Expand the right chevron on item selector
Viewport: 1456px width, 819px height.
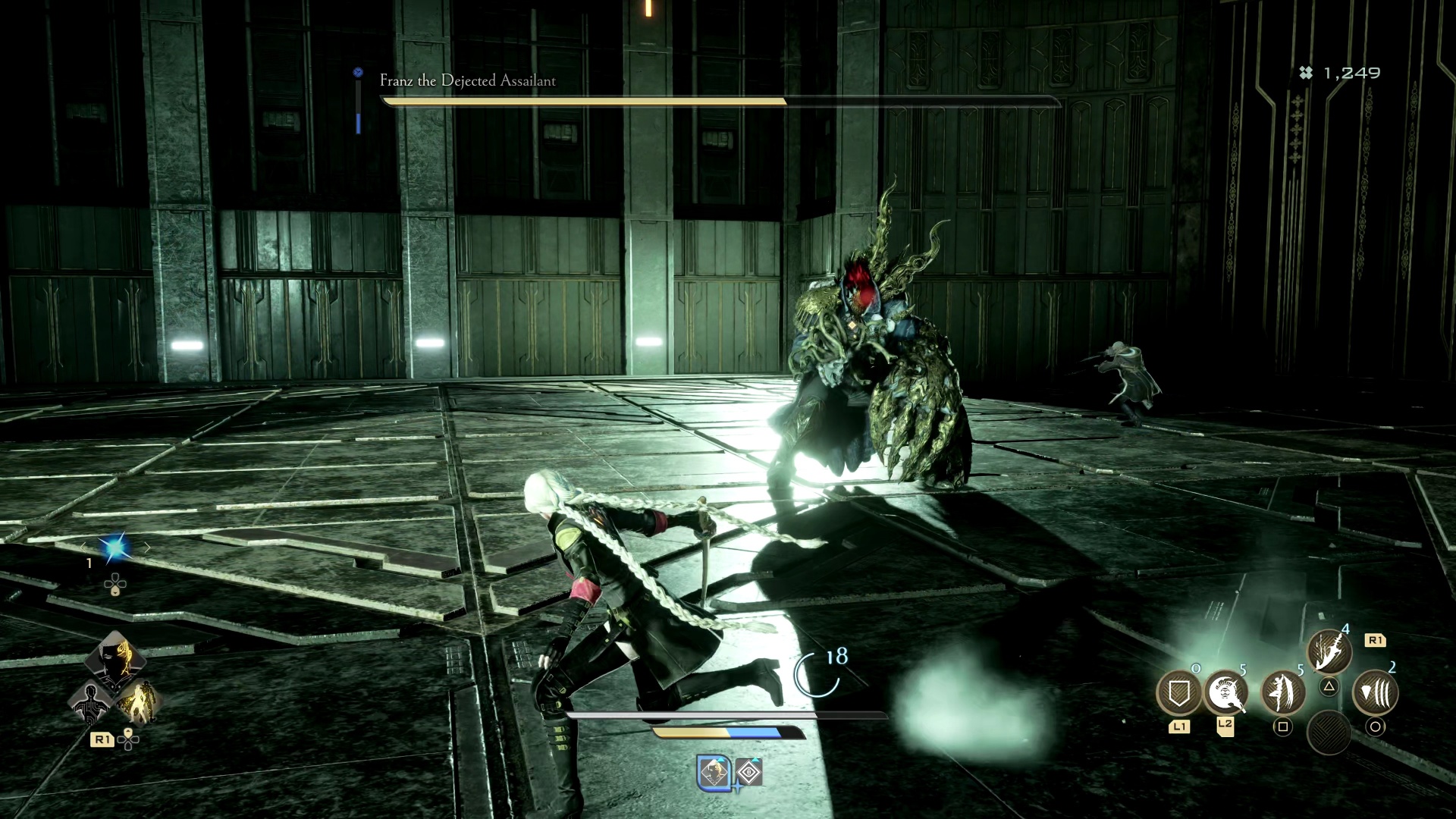(x=148, y=547)
